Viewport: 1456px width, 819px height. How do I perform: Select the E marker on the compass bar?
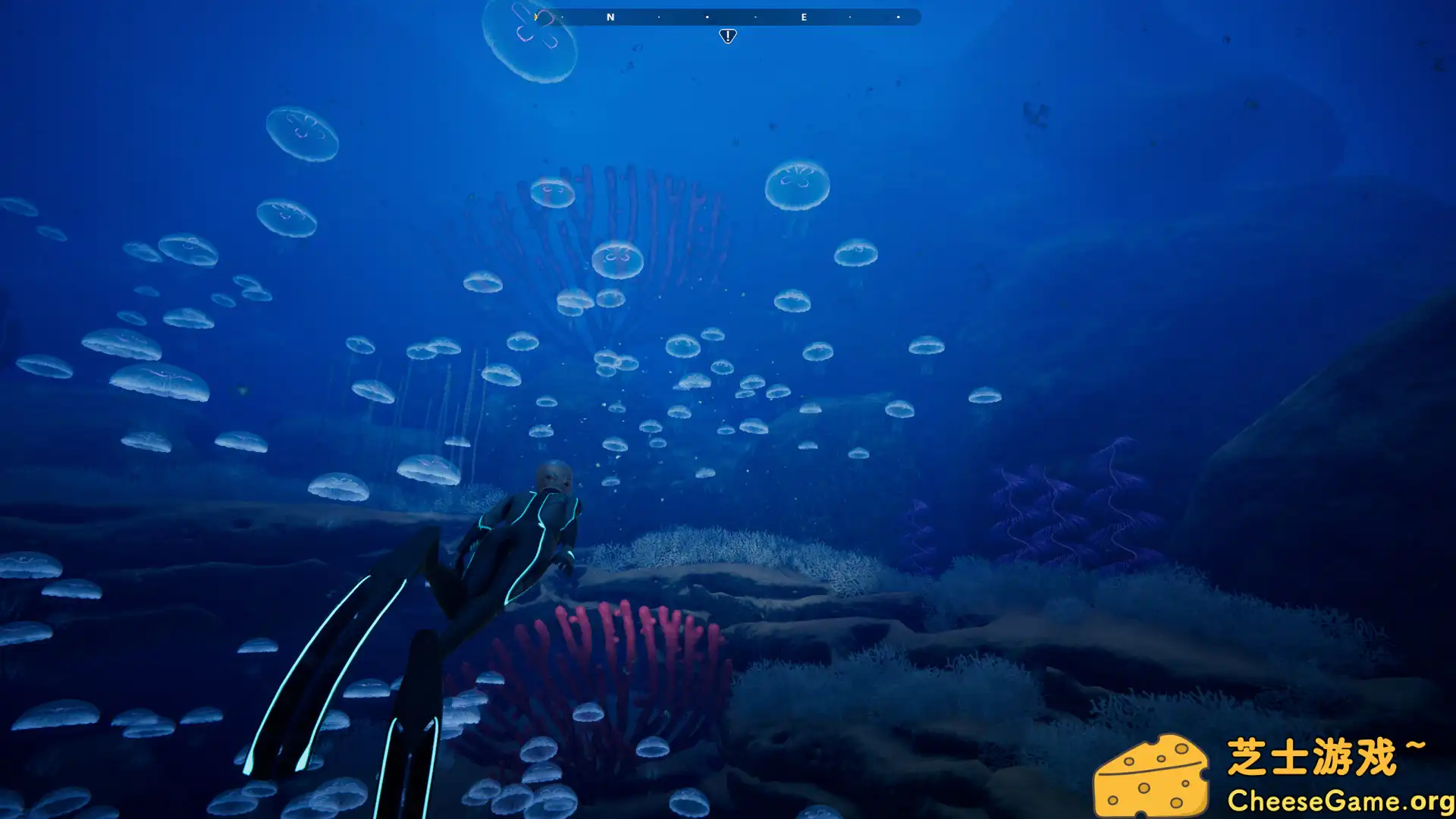point(804,17)
